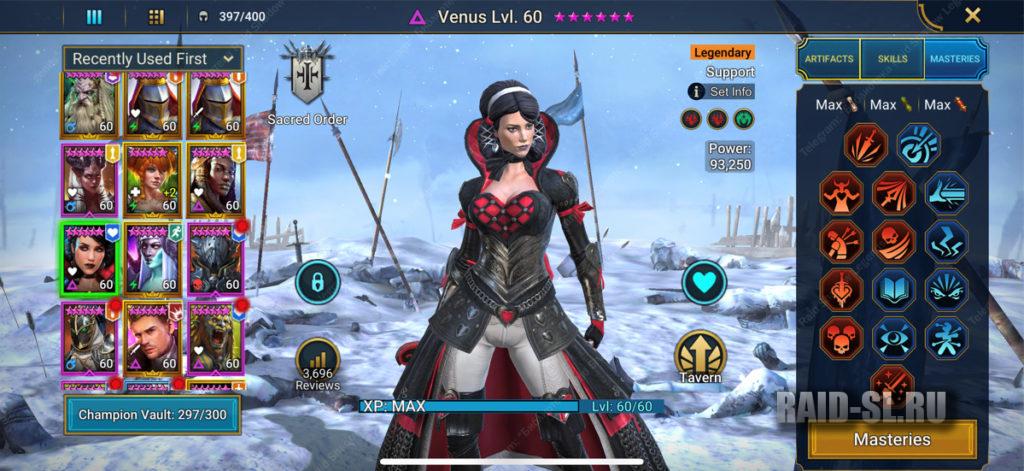Inspect the blue open book mastery
The width and height of the screenshot is (1024, 471).
coord(893,289)
